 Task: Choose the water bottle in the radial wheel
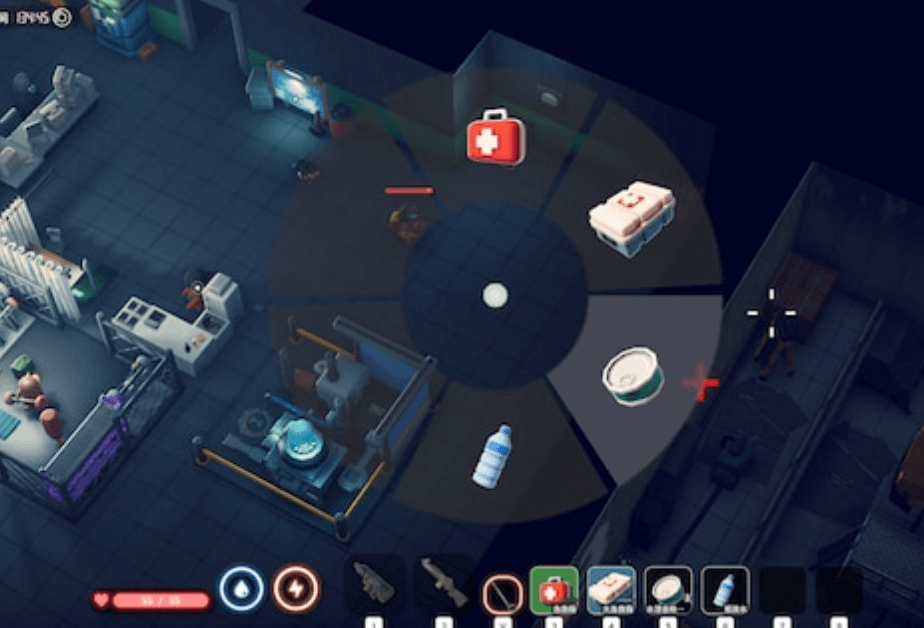491,457
